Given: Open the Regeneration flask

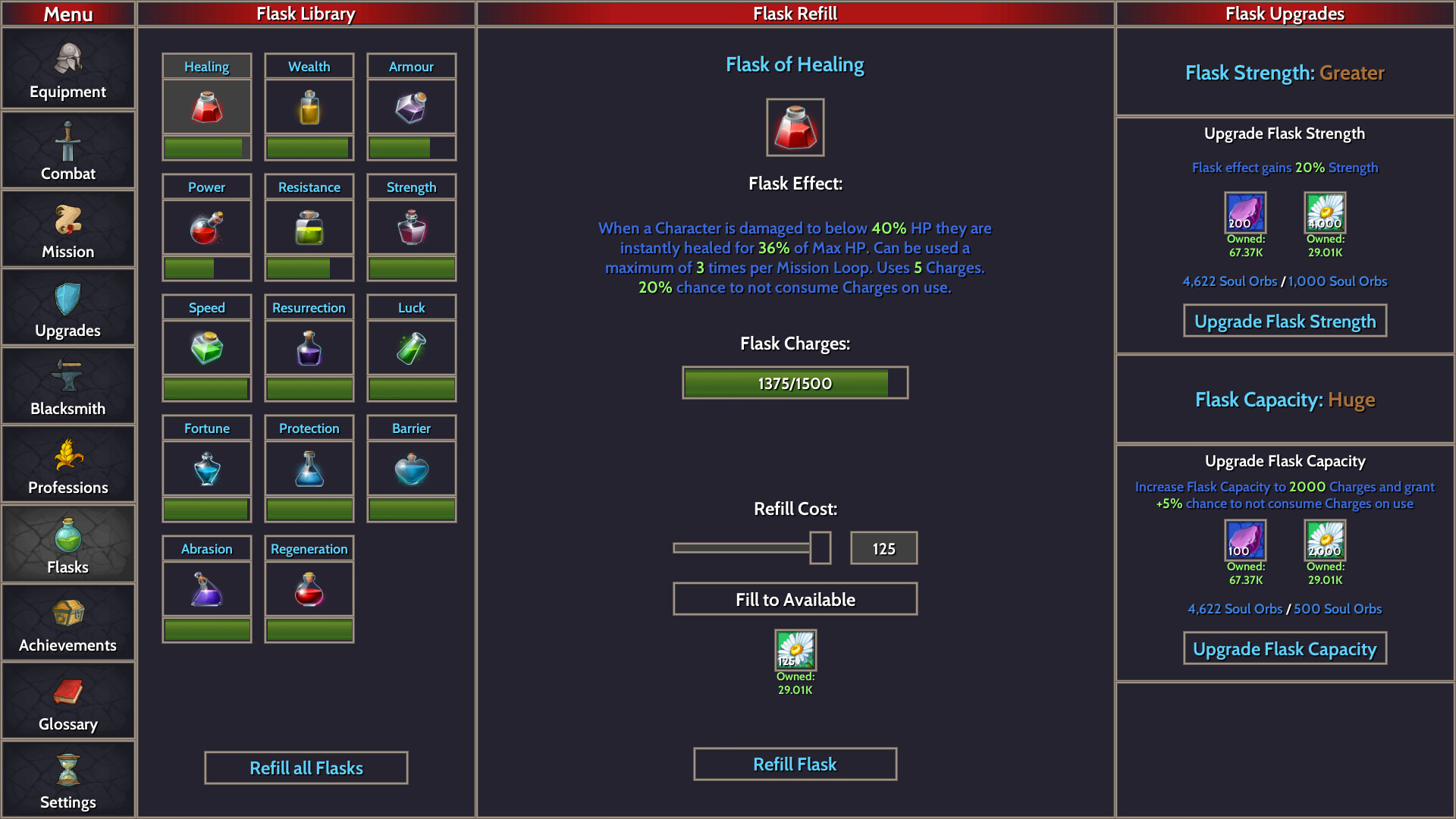Looking at the screenshot, I should [309, 588].
